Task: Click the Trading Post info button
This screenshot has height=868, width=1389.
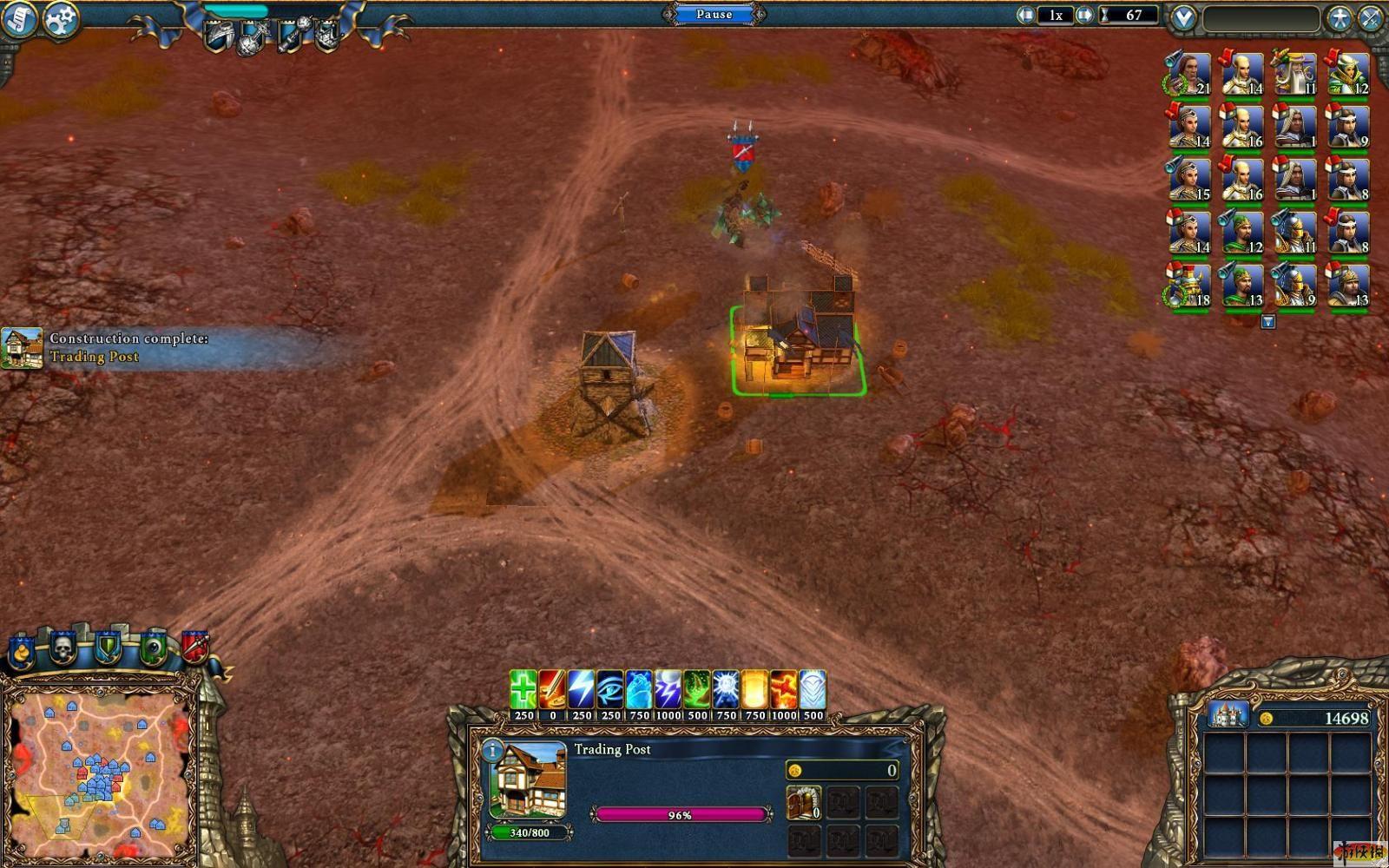Action: click(x=492, y=750)
